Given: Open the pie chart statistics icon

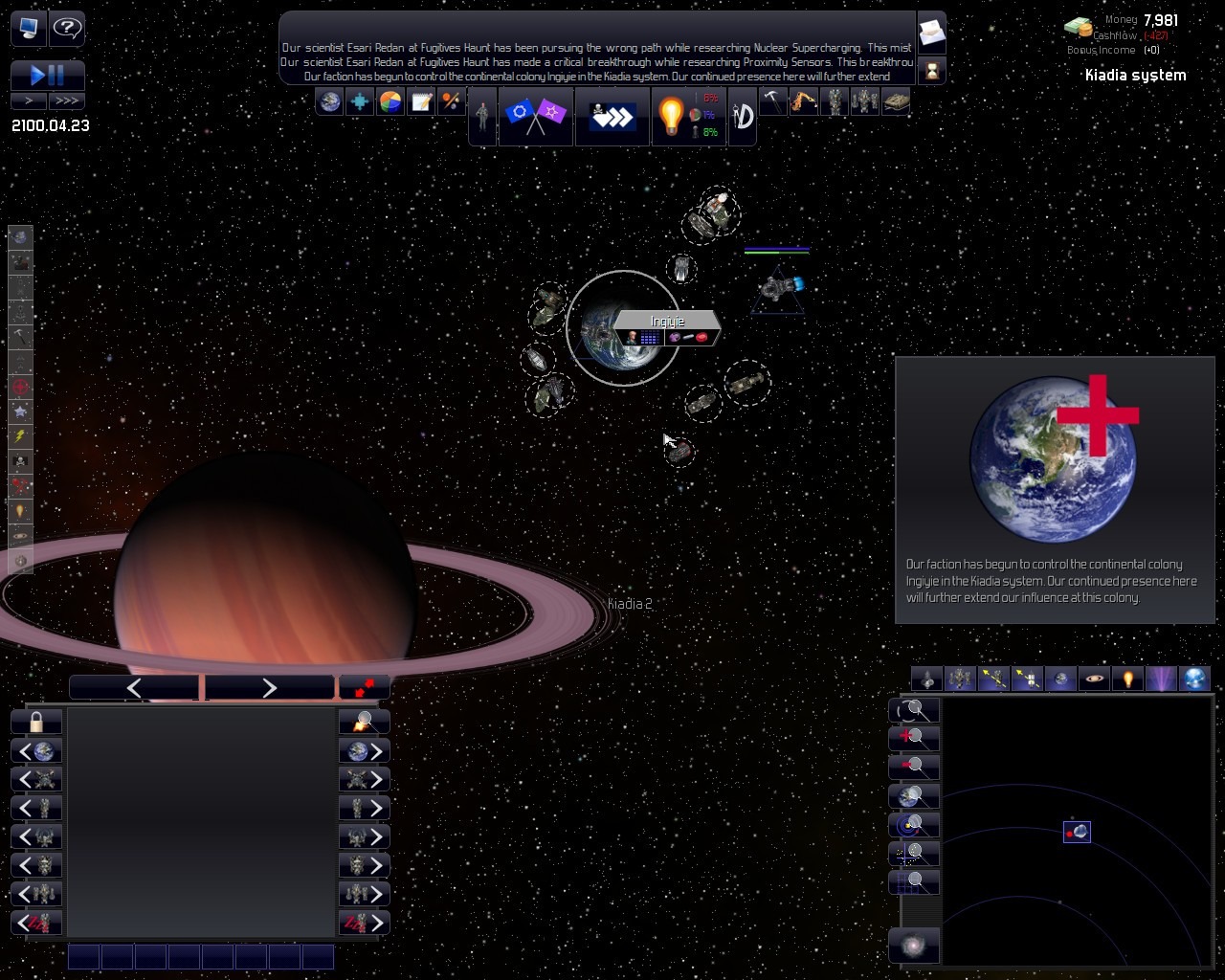Looking at the screenshot, I should coord(390,101).
